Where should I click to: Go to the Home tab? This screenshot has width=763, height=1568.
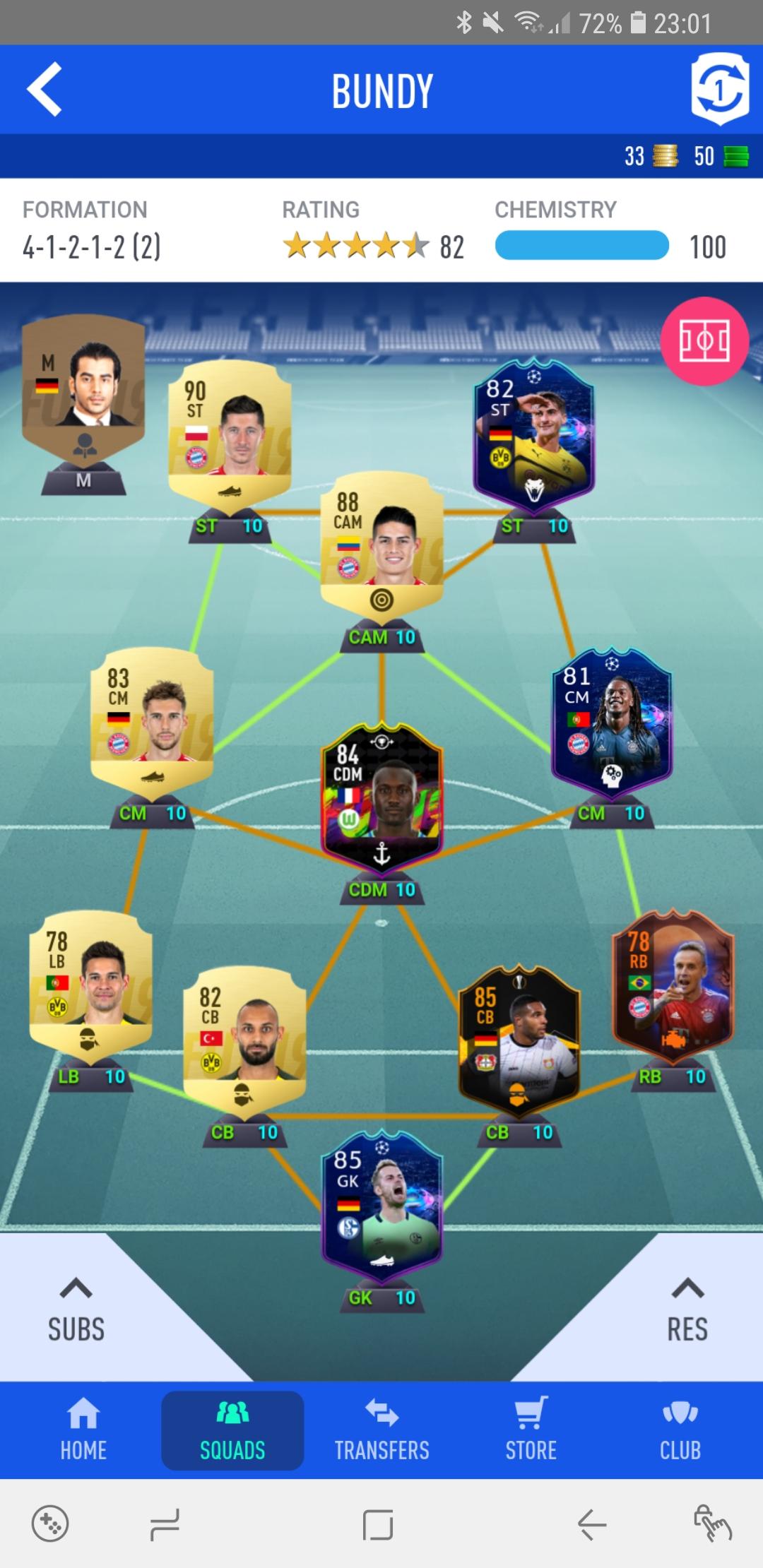pos(83,1430)
